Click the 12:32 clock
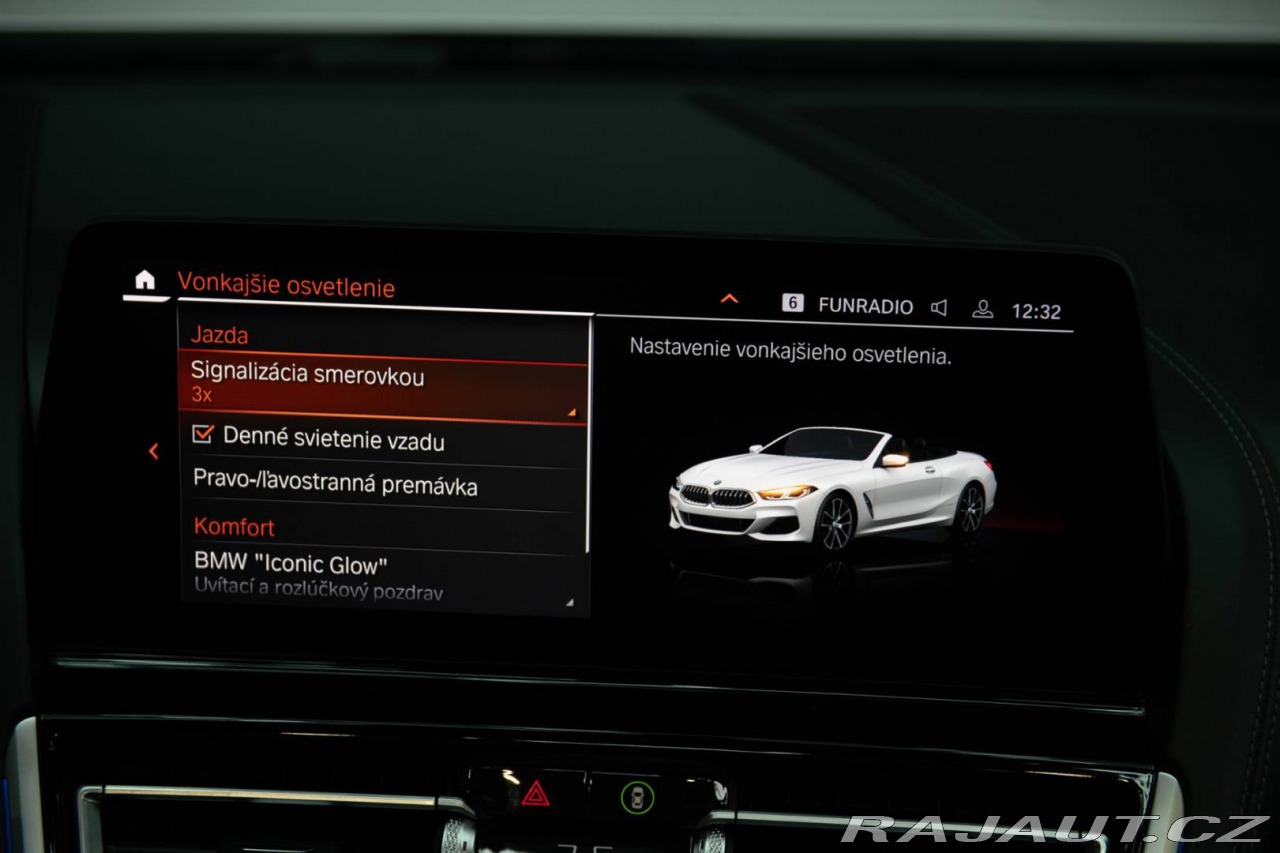The image size is (1280, 853). point(1036,311)
